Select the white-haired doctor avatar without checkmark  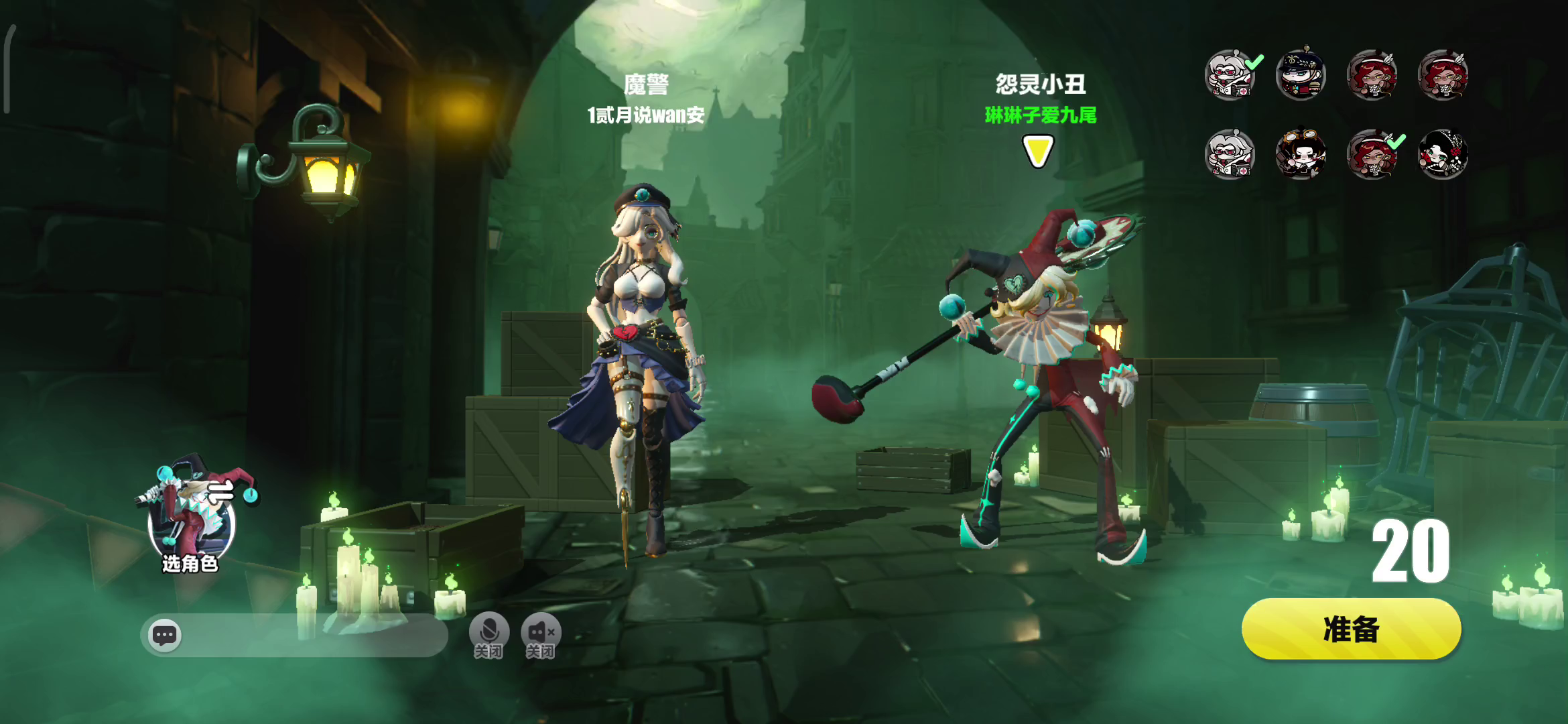pos(1230,154)
